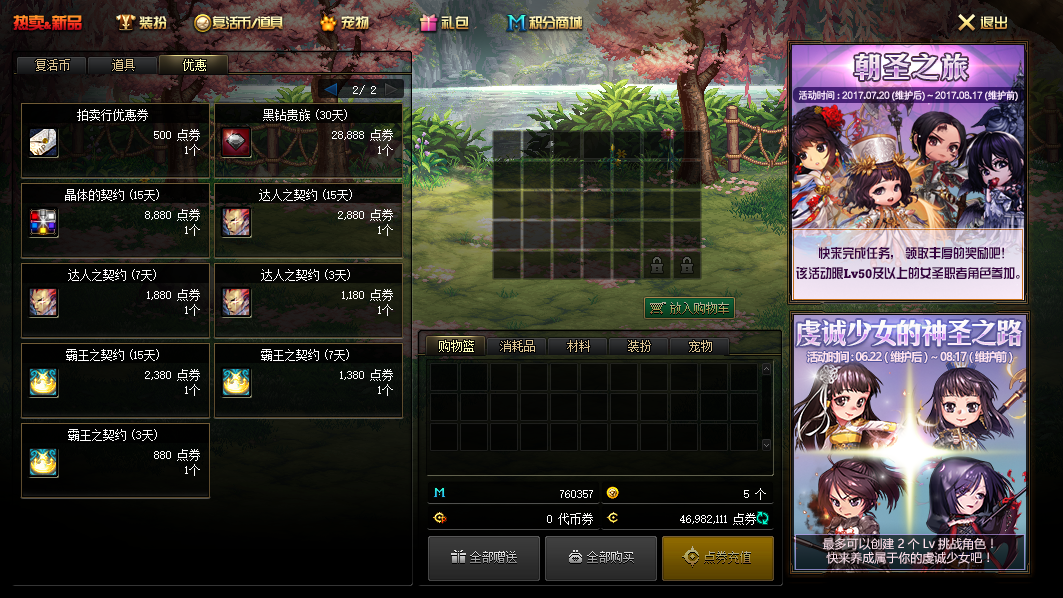Select the 黑钻贵族 (30天) item
Image resolution: width=1063 pixels, height=598 pixels.
[x=308, y=141]
